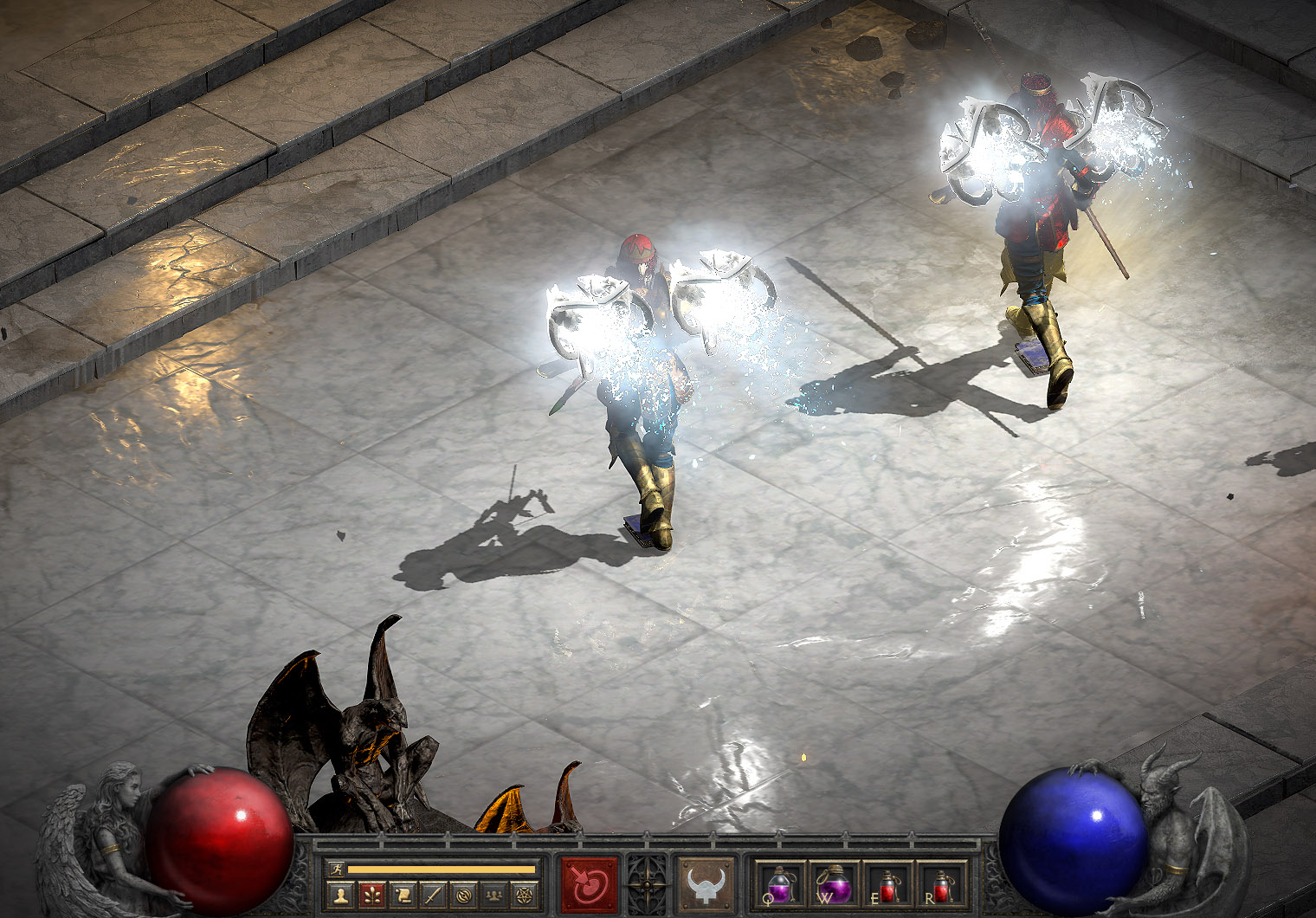This screenshot has width=1316, height=918.
Task: Toggle the run/walk running-man icon
Action: click(336, 869)
